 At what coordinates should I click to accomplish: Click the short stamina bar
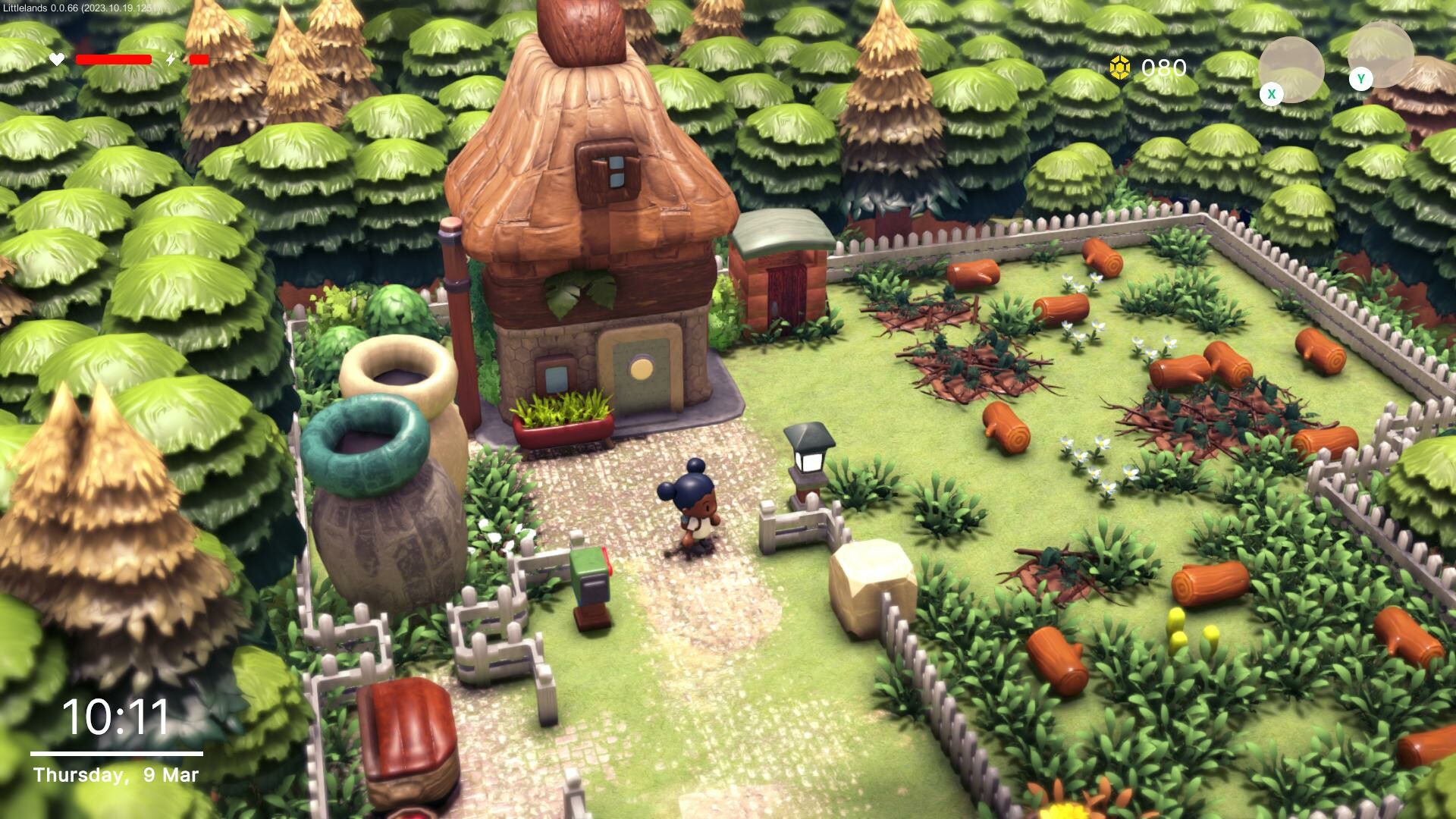[x=199, y=58]
